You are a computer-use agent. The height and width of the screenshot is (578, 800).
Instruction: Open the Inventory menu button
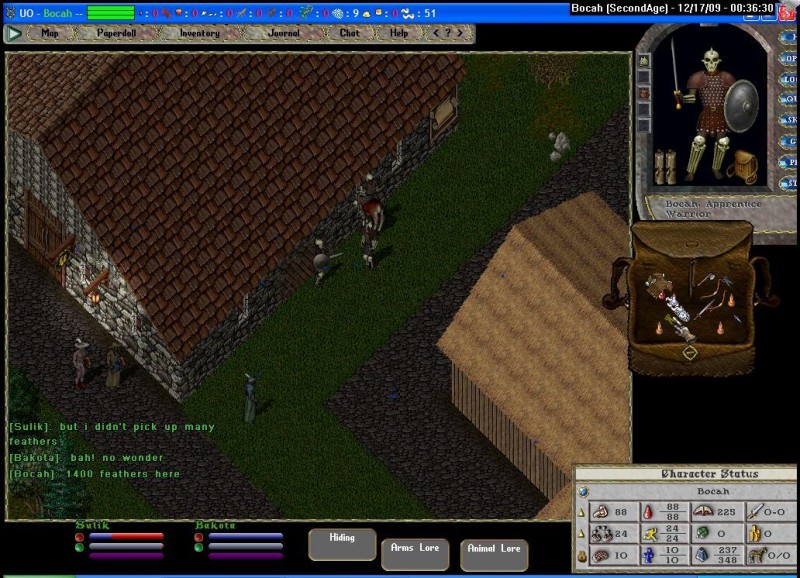[x=200, y=33]
